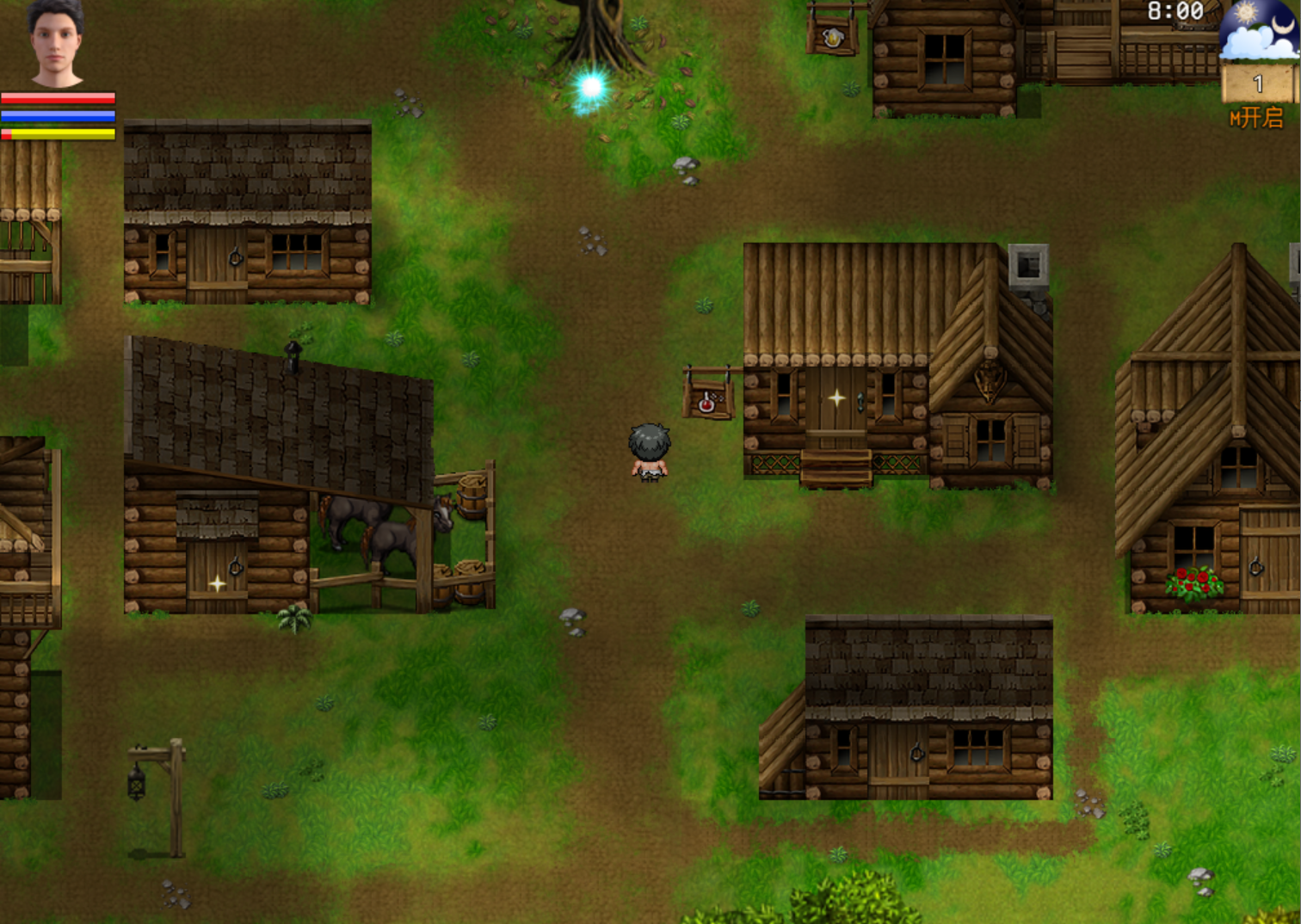The width and height of the screenshot is (1301, 924).
Task: Click the sparkle on the stable door
Action: (217, 582)
